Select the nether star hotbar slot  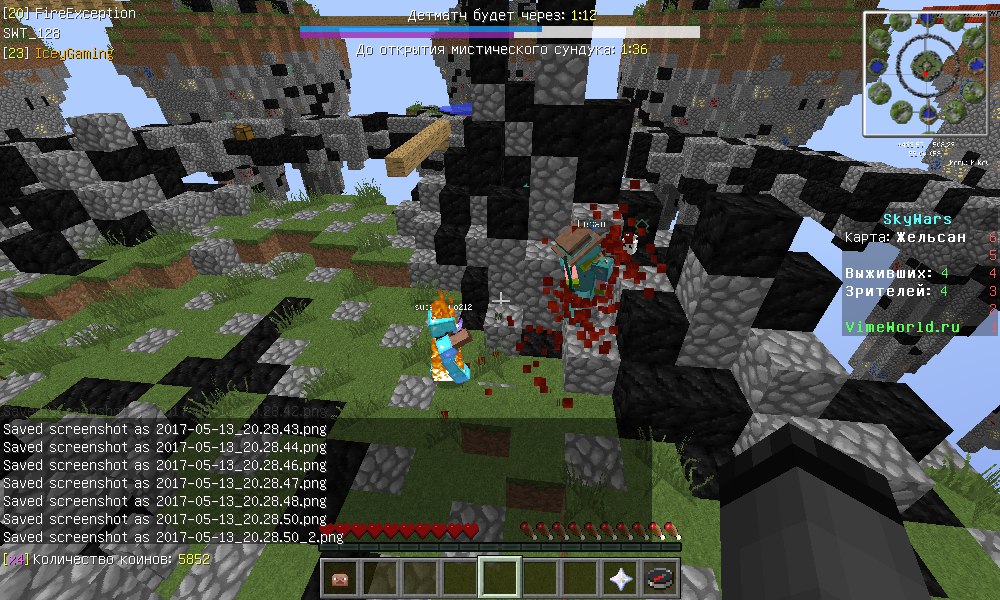click(619, 579)
